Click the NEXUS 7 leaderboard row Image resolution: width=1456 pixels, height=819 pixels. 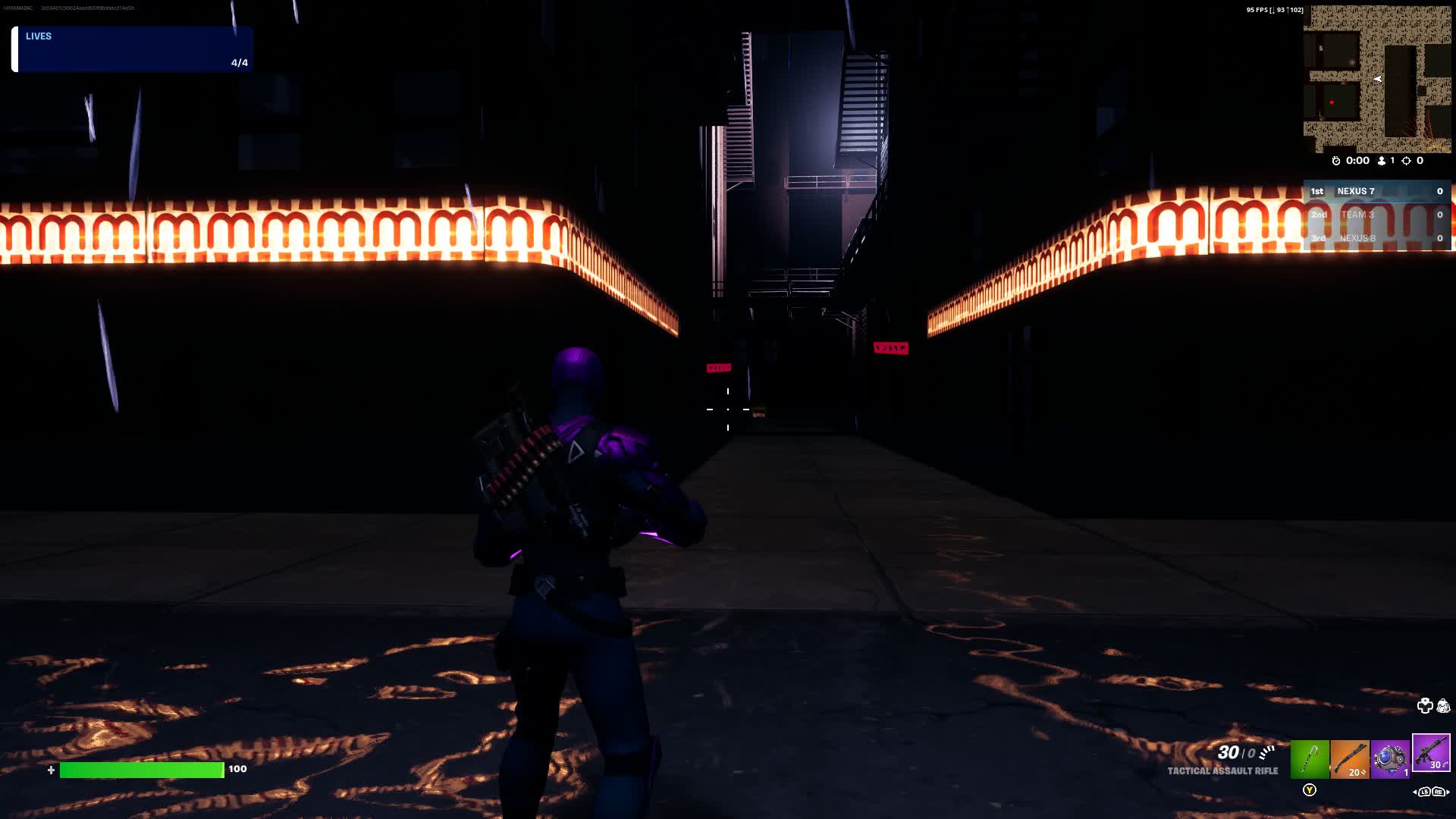tap(1376, 192)
